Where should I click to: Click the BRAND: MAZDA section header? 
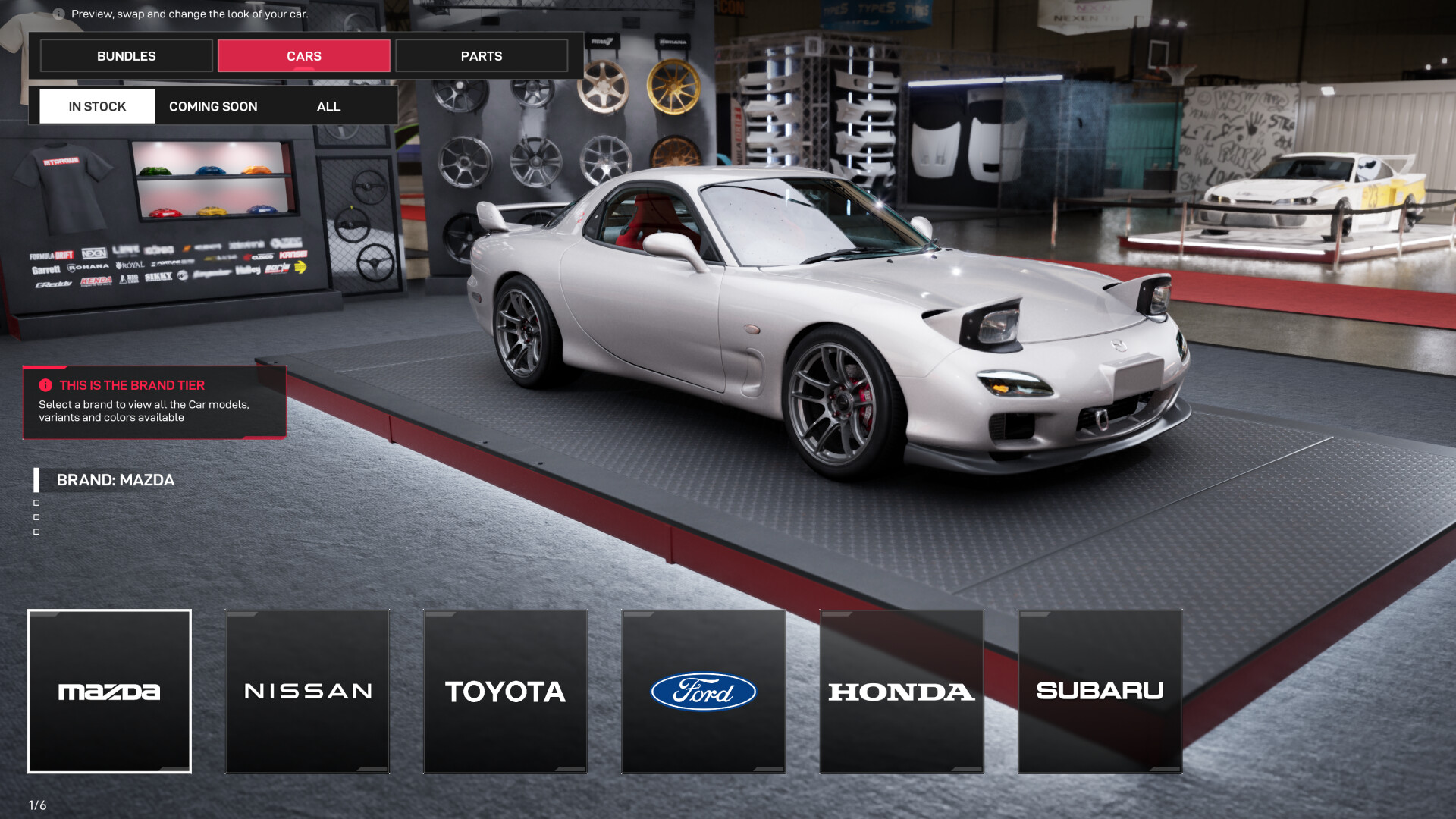coord(115,480)
